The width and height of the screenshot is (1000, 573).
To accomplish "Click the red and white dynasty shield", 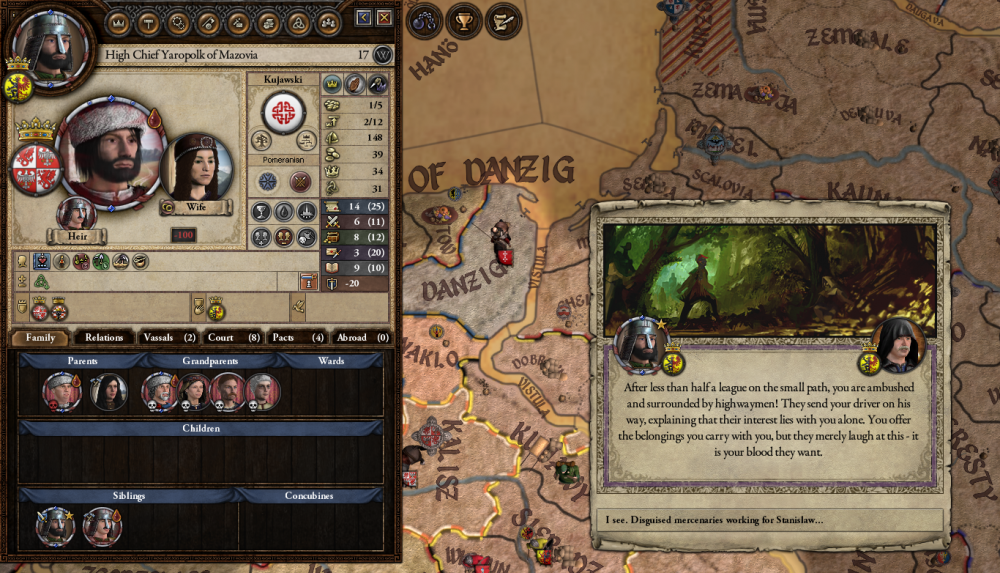I will (36, 167).
